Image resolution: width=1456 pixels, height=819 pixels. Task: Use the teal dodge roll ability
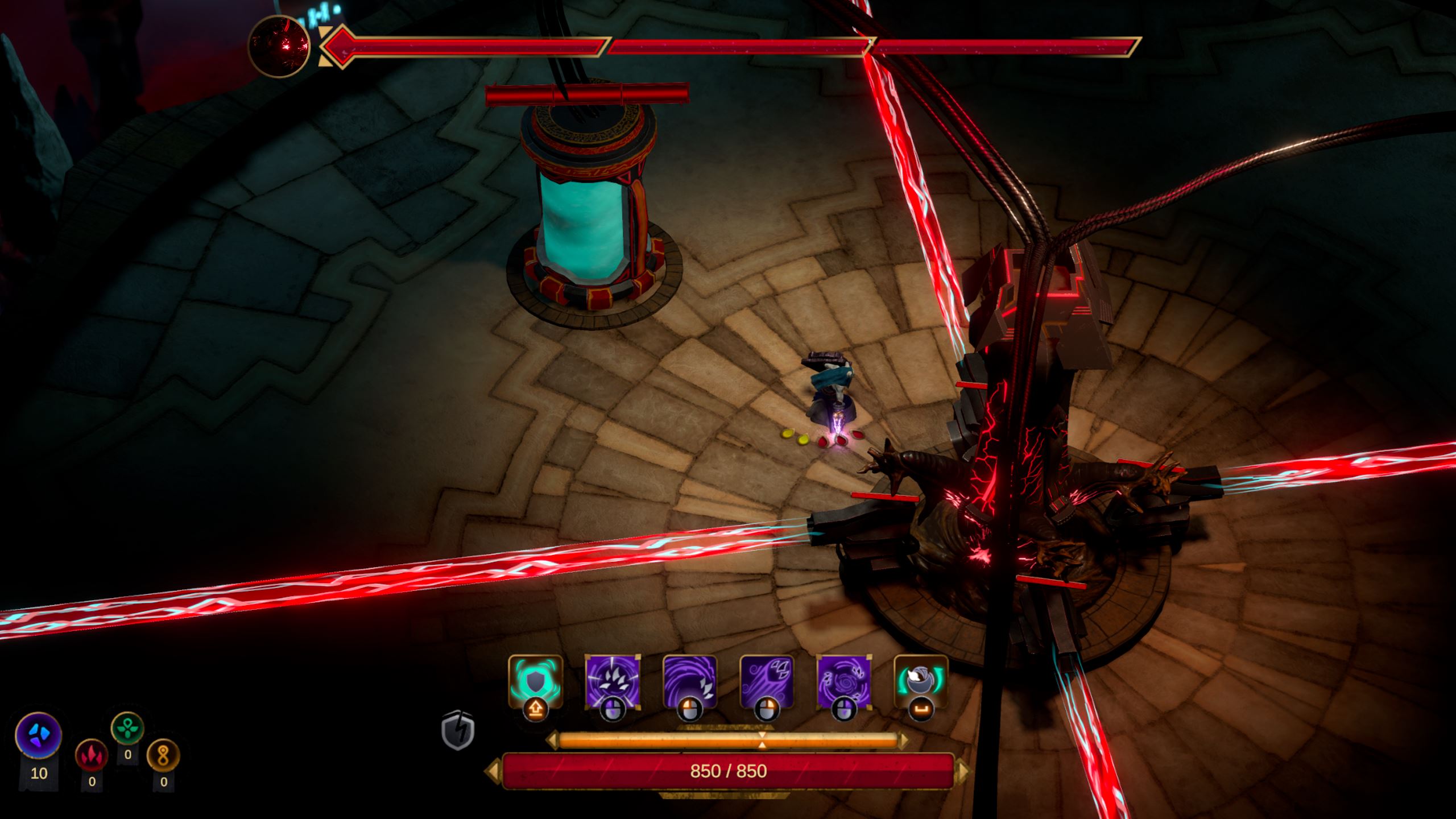point(921,682)
